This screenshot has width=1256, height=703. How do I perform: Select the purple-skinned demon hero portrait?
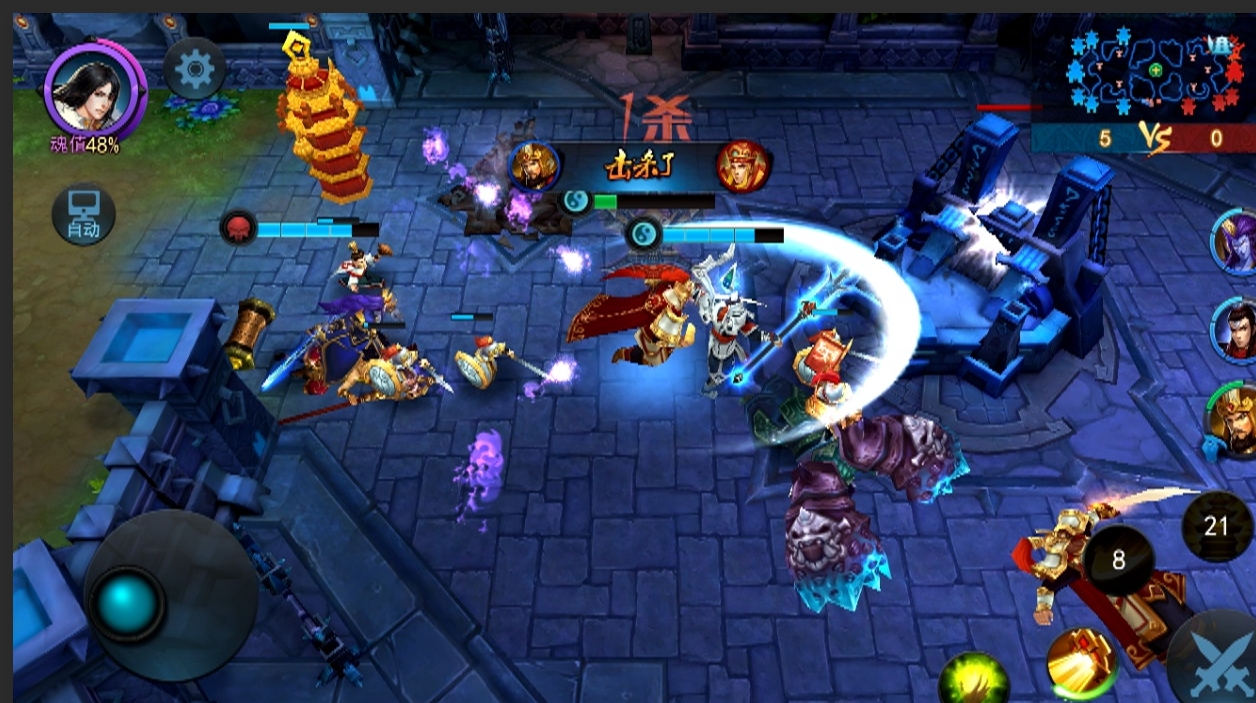click(x=1236, y=242)
